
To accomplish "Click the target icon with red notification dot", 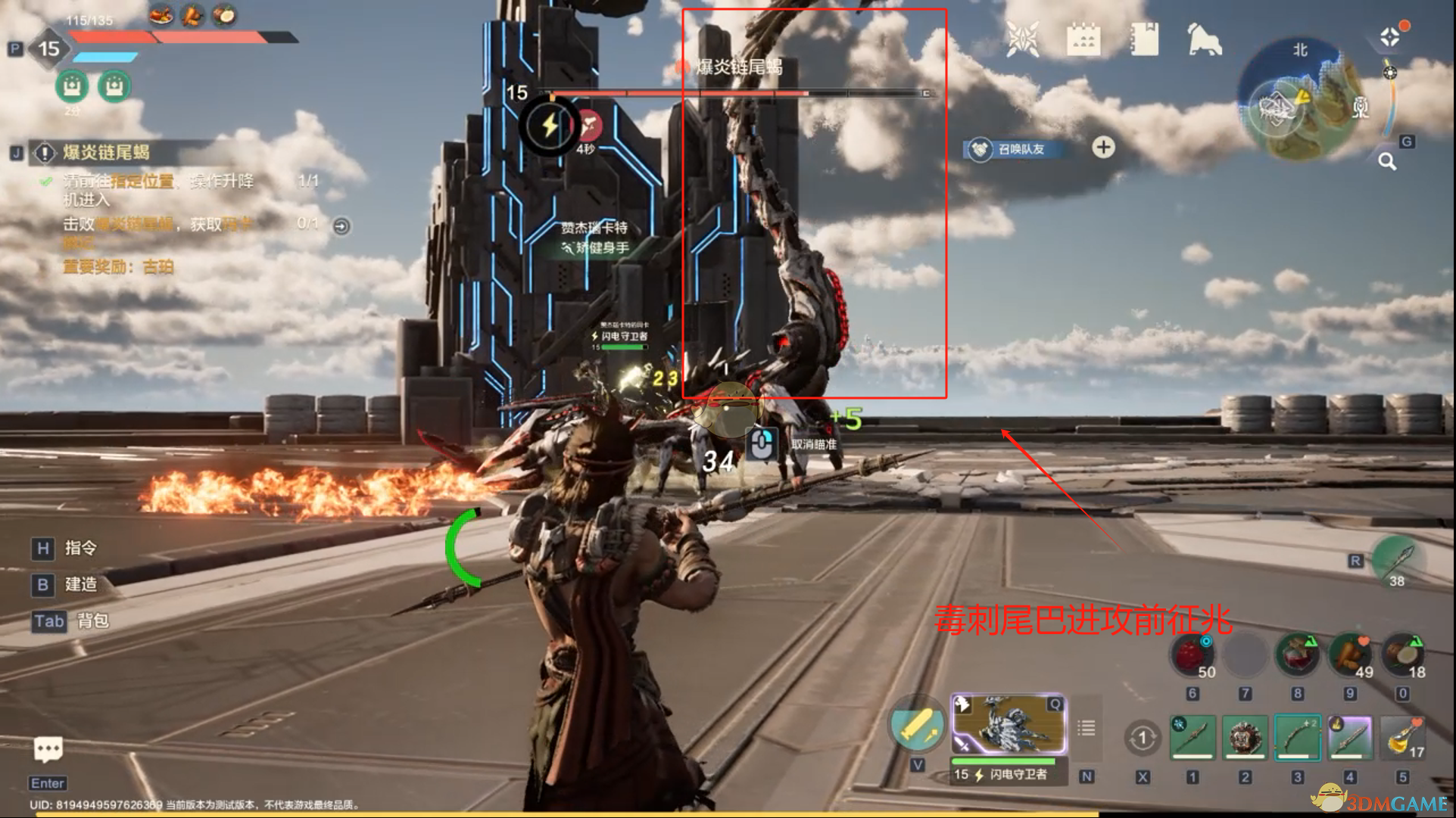I will (x=1391, y=36).
